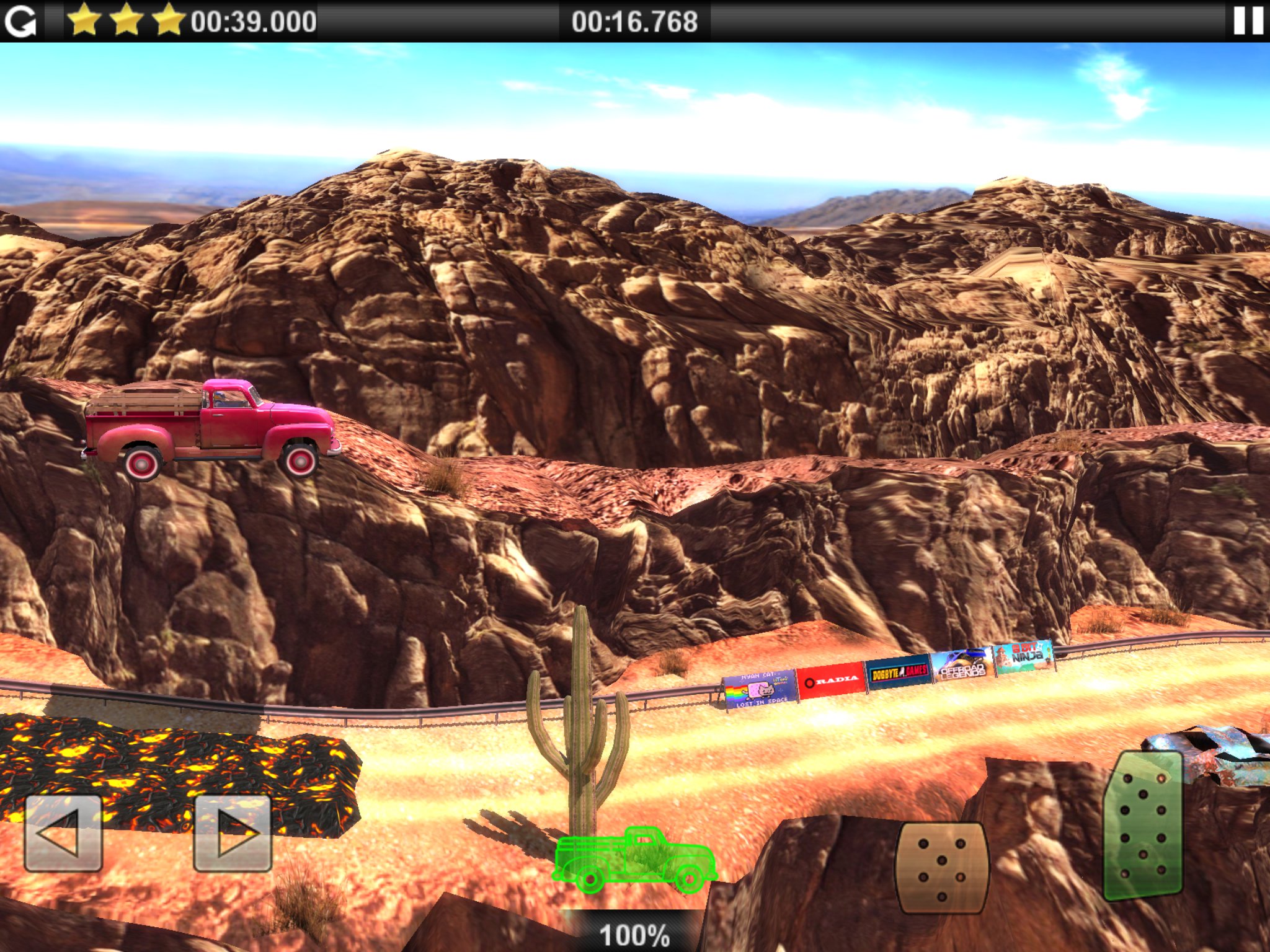Tap the left tilt arrow button
This screenshot has height=952, width=1270.
[x=63, y=833]
